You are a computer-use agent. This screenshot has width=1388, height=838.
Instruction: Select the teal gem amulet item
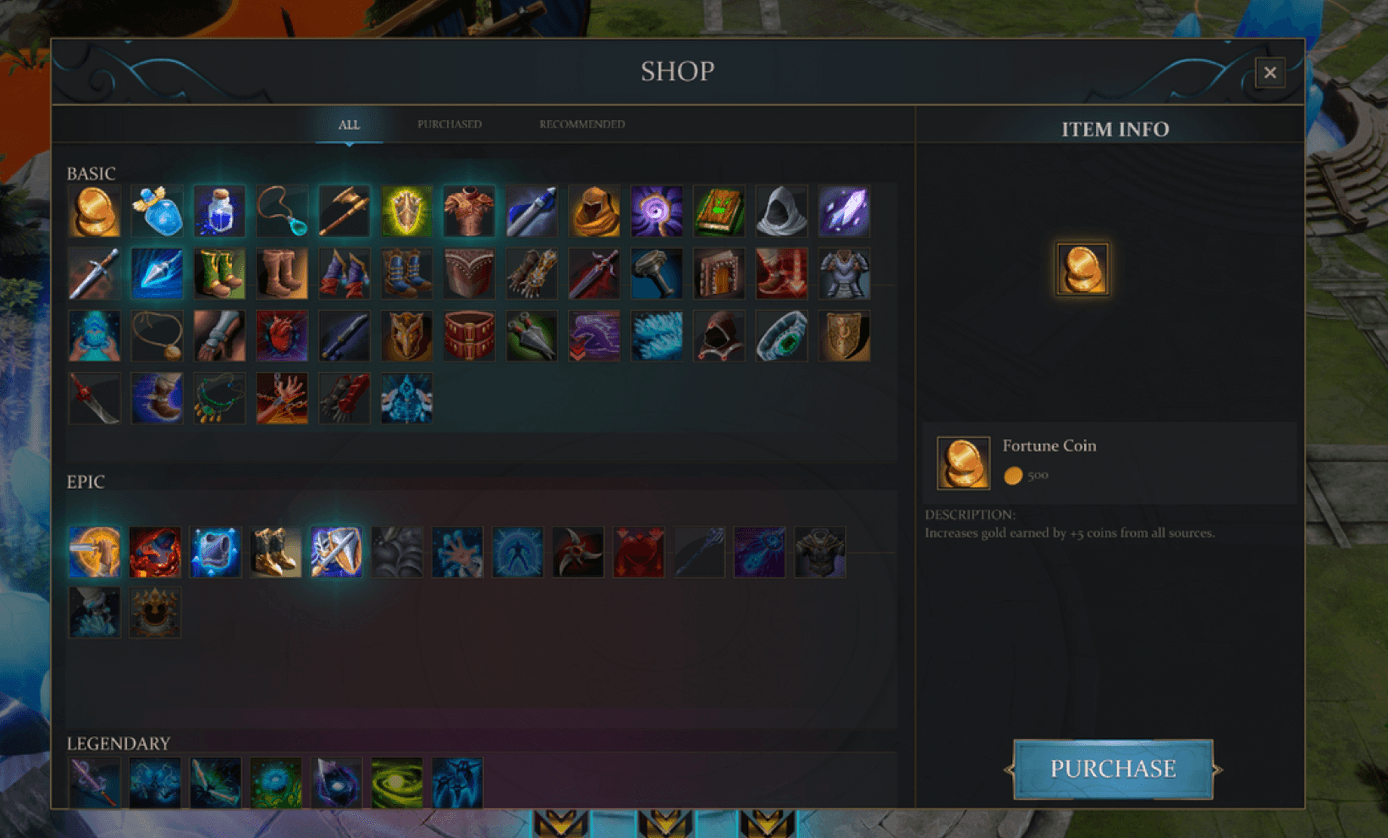click(282, 212)
